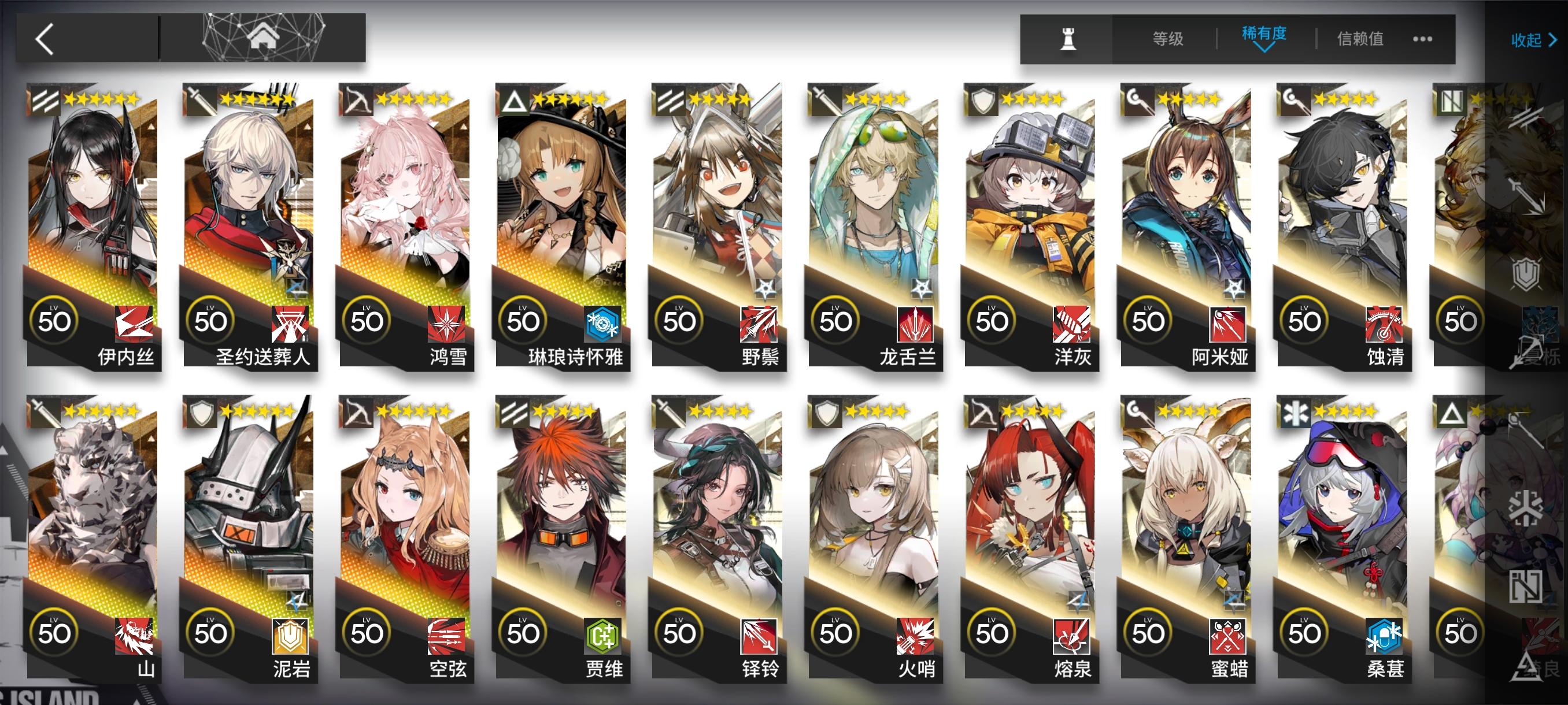Toggle sorting to 信赖值

(1362, 39)
